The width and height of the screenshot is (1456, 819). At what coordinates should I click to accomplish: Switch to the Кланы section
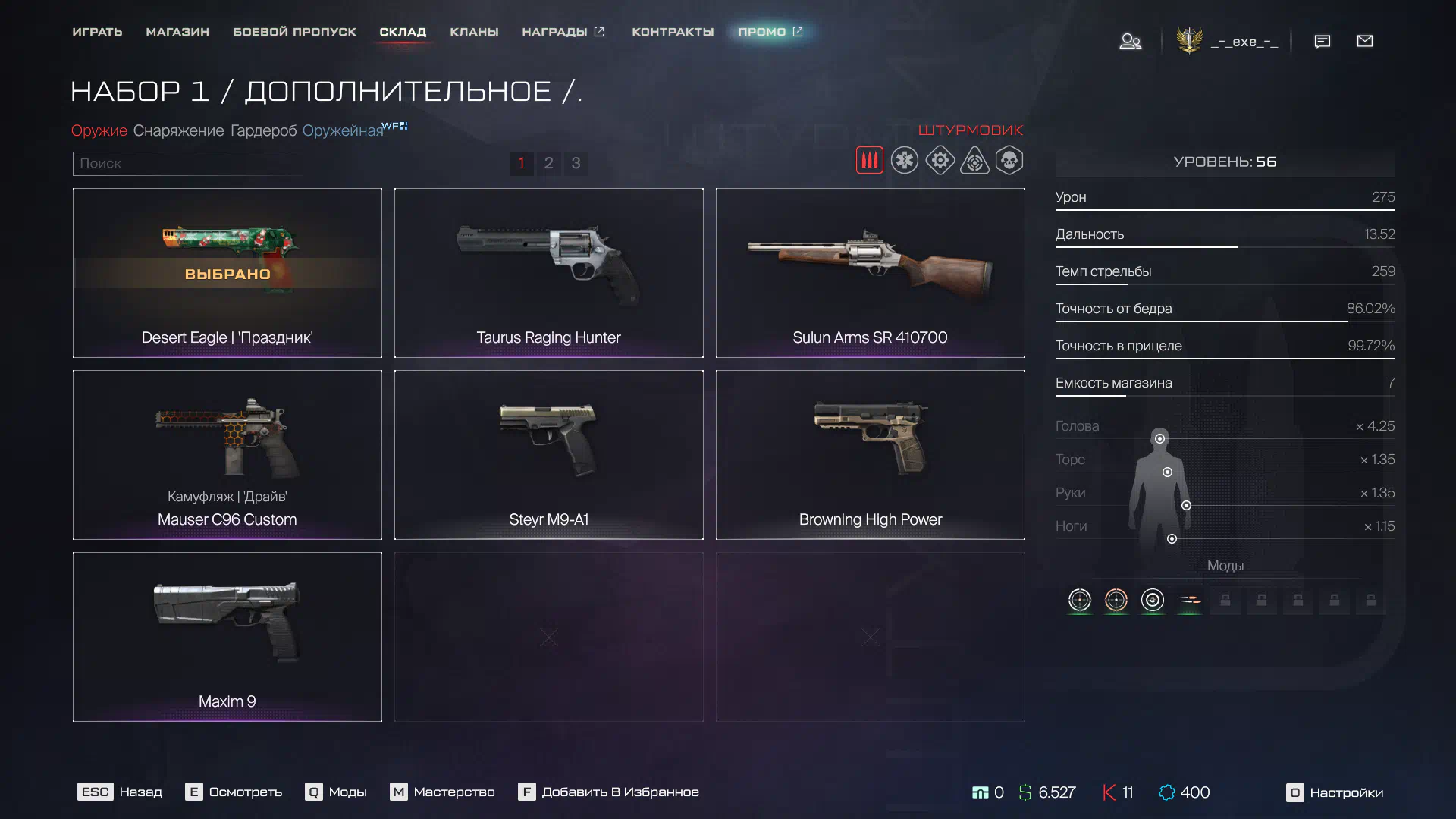[474, 32]
